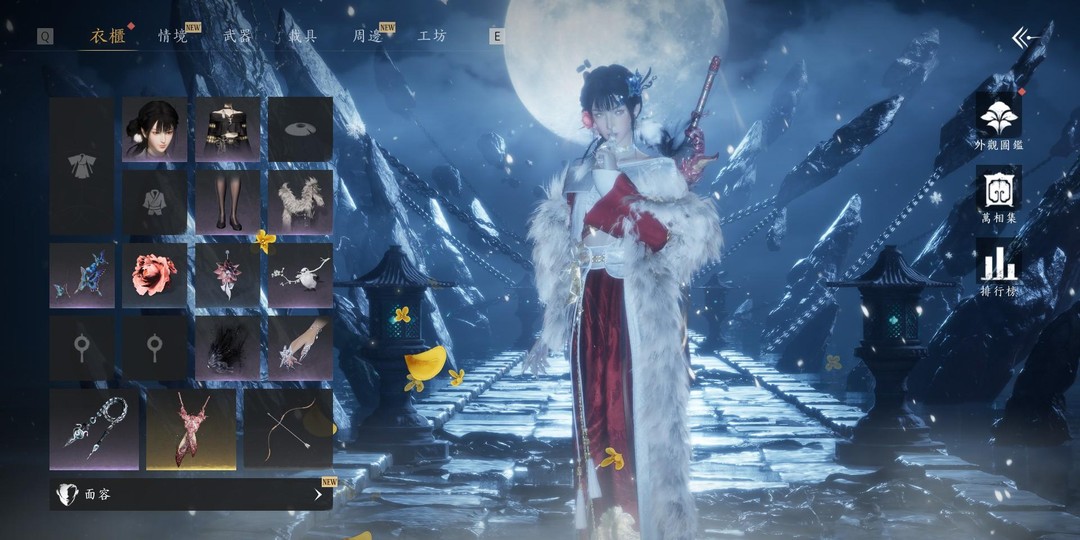This screenshot has height=540, width=1080.
Task: Click the back arrow button
Action: pyautogui.click(x=1025, y=38)
